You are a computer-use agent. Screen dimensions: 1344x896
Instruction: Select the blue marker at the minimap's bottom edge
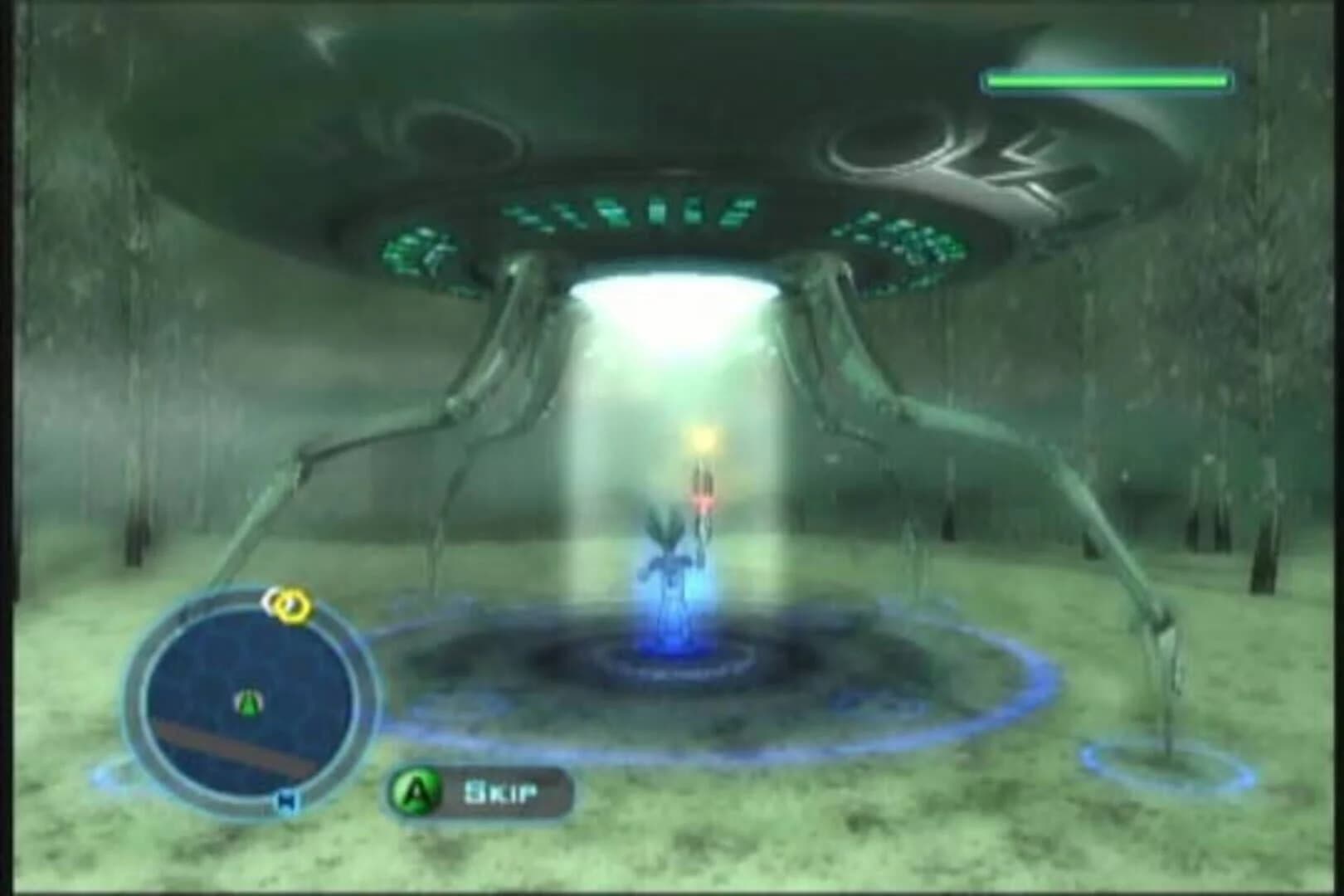click(x=285, y=798)
